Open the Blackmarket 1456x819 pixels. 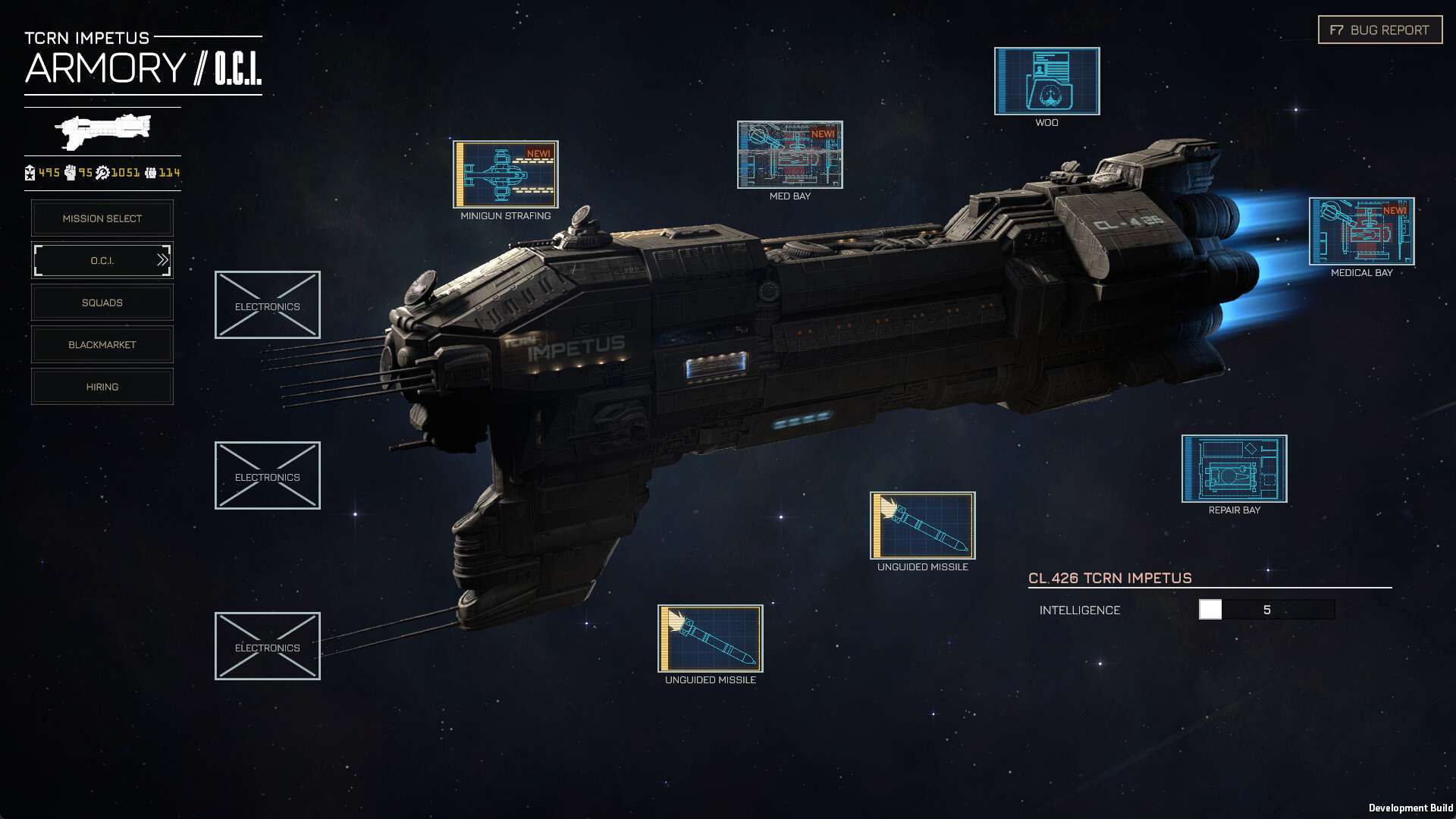pyautogui.click(x=102, y=345)
